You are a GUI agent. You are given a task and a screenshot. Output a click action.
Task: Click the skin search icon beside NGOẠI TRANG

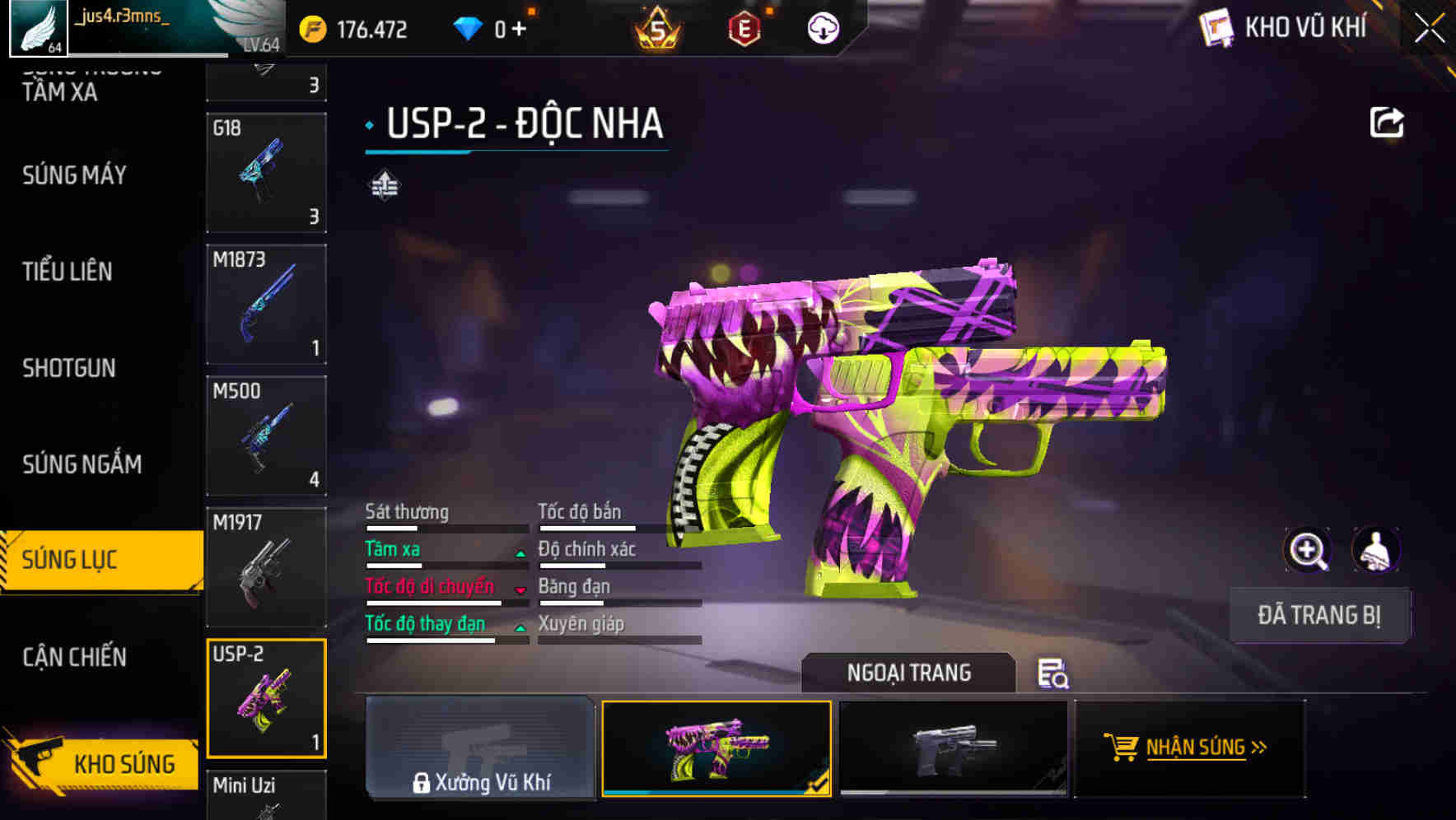click(x=1054, y=673)
